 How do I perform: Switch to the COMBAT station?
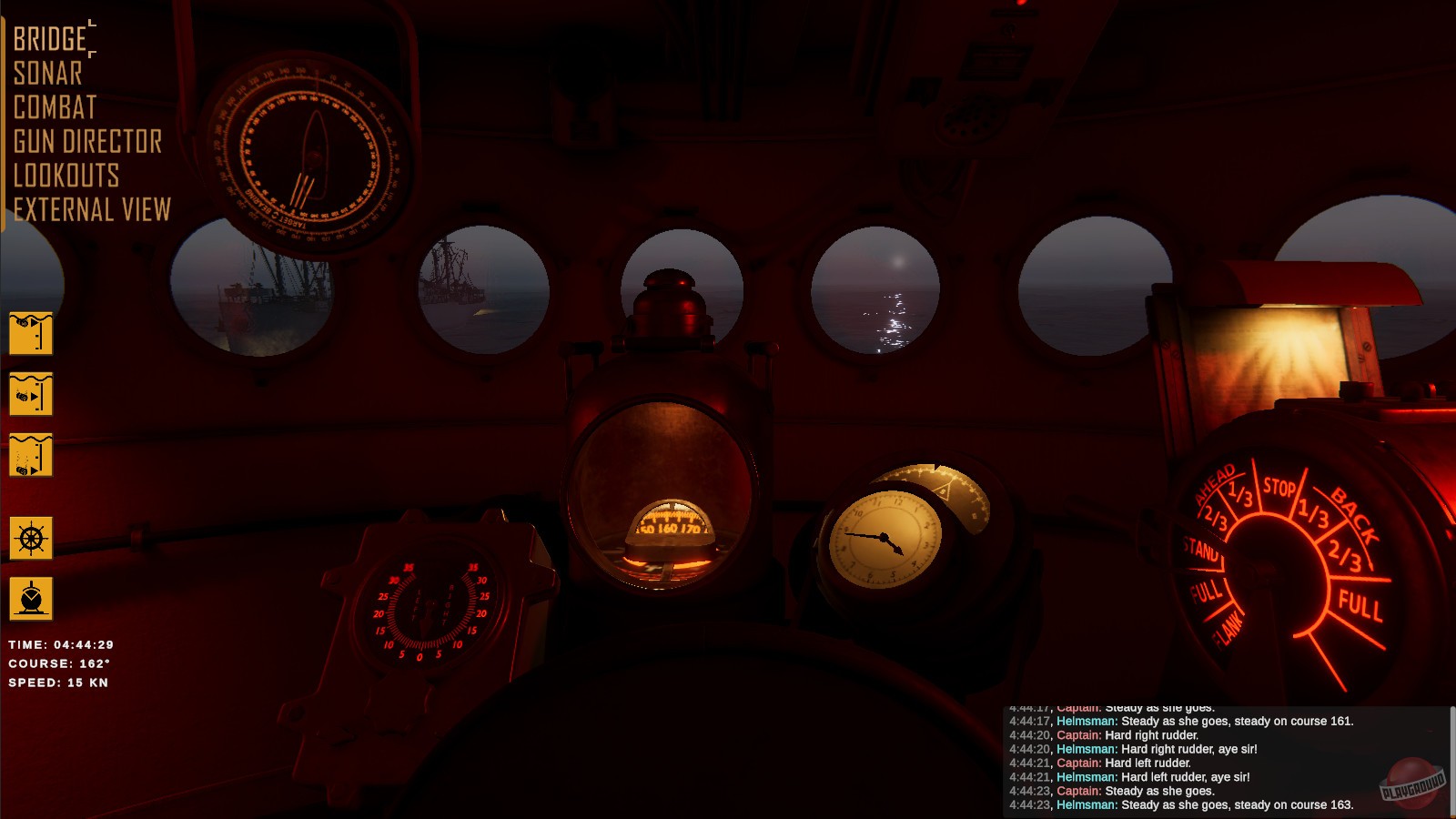[x=53, y=107]
